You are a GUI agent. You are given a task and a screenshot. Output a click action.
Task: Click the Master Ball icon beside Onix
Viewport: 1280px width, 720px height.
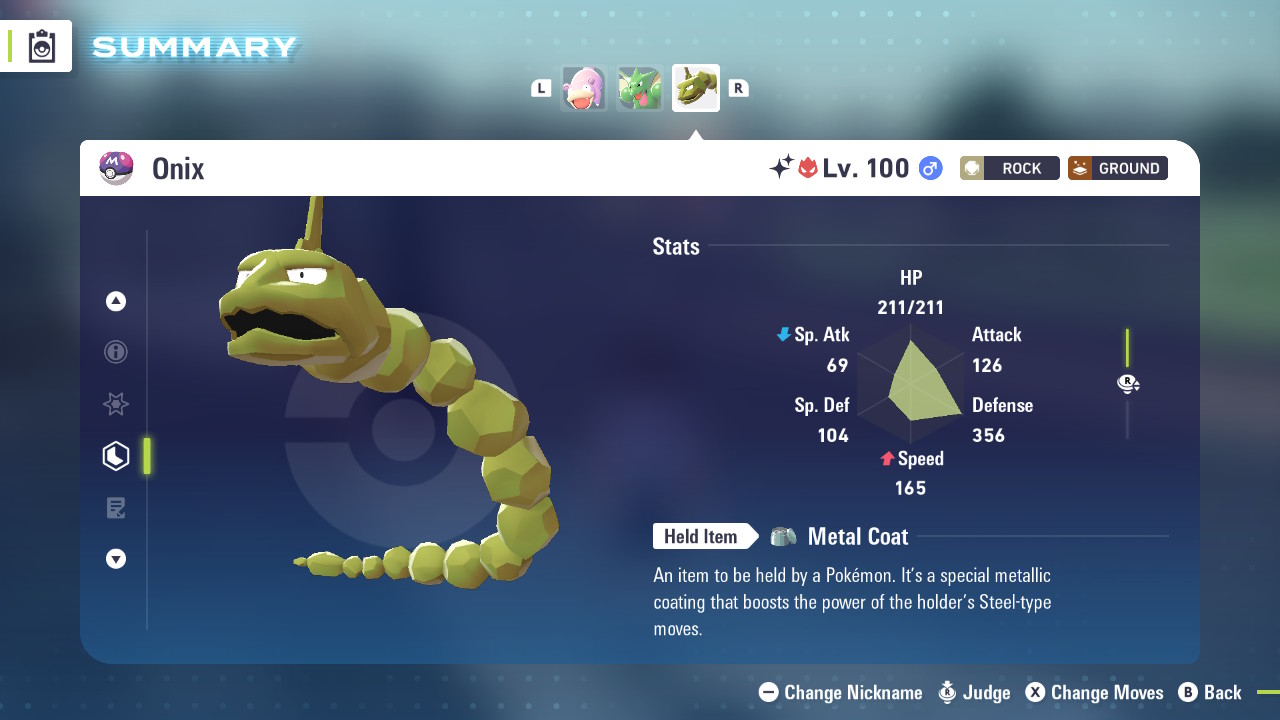click(x=116, y=168)
